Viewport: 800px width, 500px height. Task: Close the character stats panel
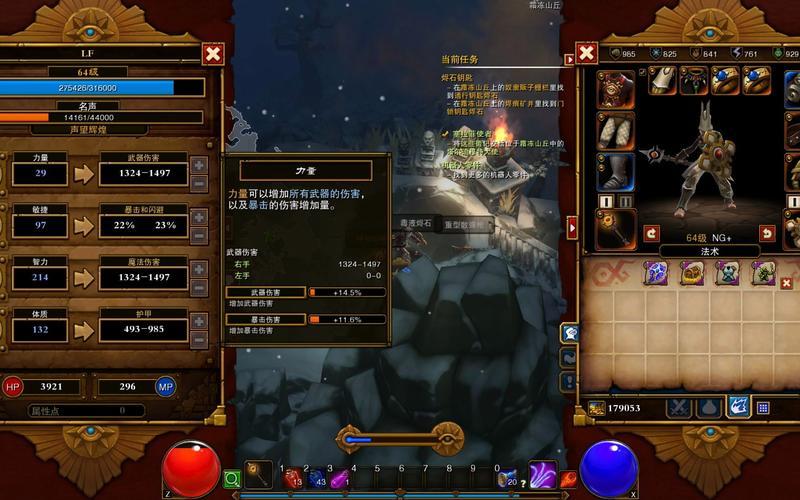click(212, 54)
